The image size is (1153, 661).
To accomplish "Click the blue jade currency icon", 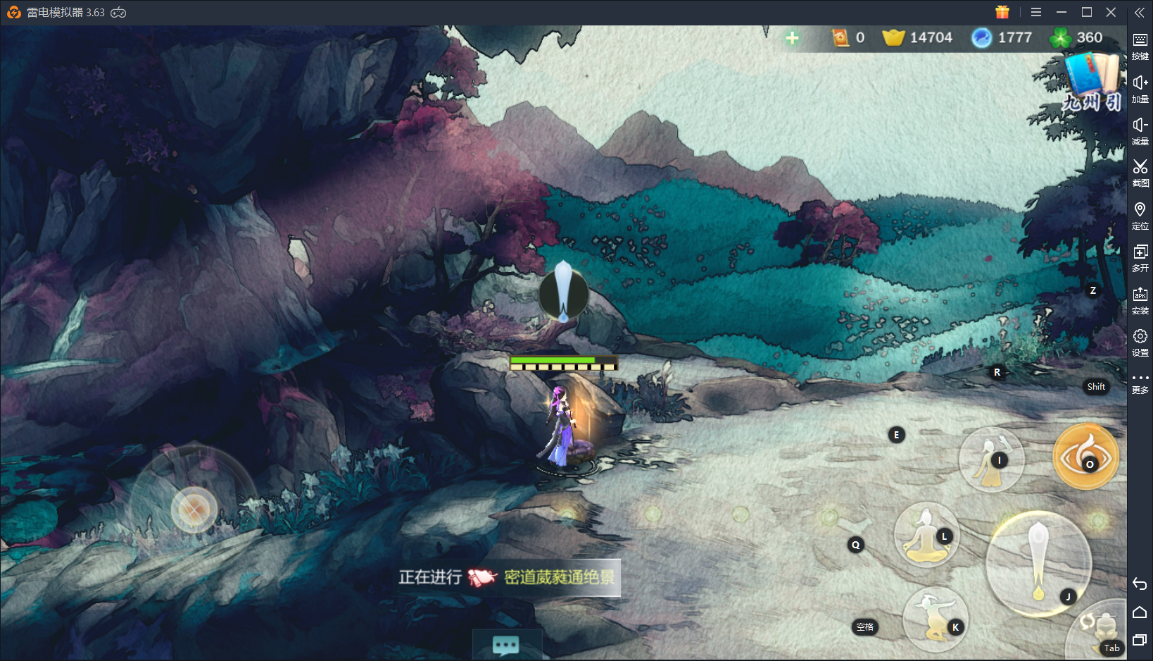I will [x=982, y=38].
